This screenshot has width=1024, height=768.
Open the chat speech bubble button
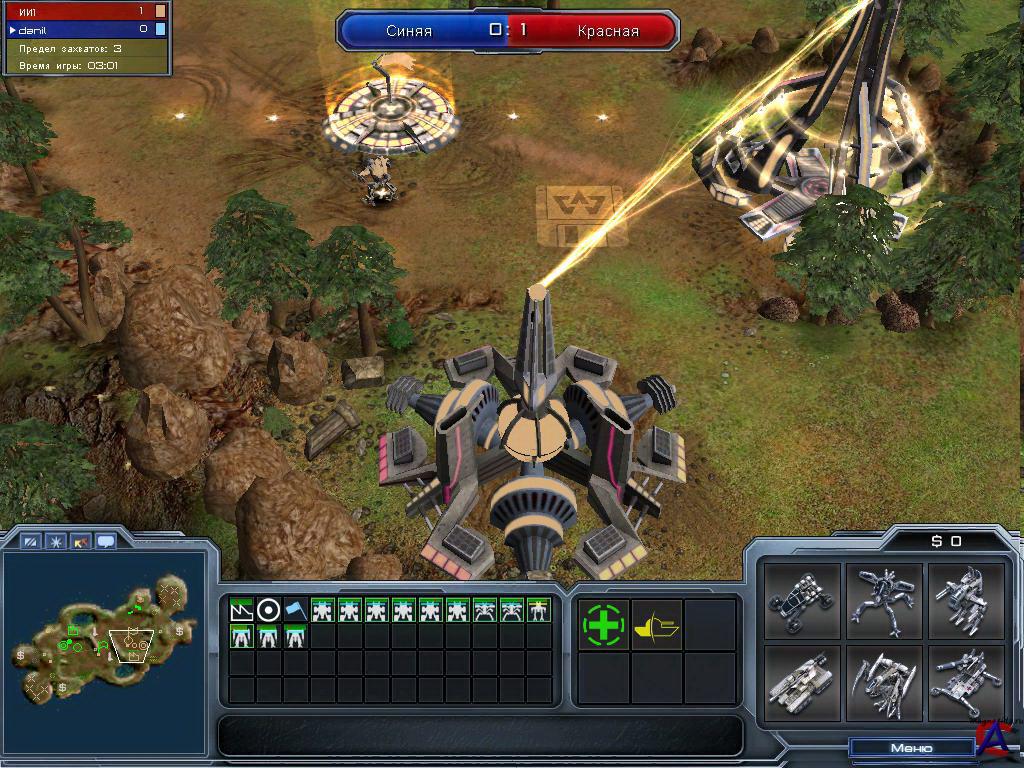click(x=105, y=542)
